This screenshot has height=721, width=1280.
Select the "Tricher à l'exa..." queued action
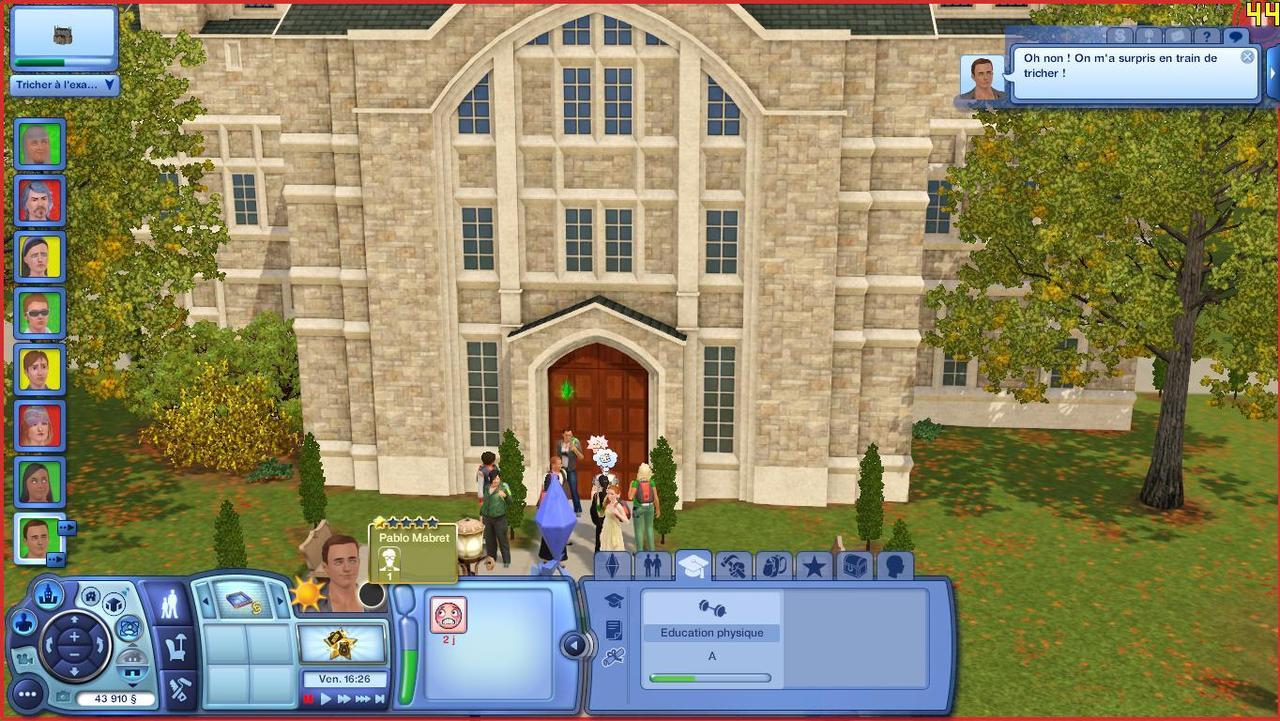point(64,85)
